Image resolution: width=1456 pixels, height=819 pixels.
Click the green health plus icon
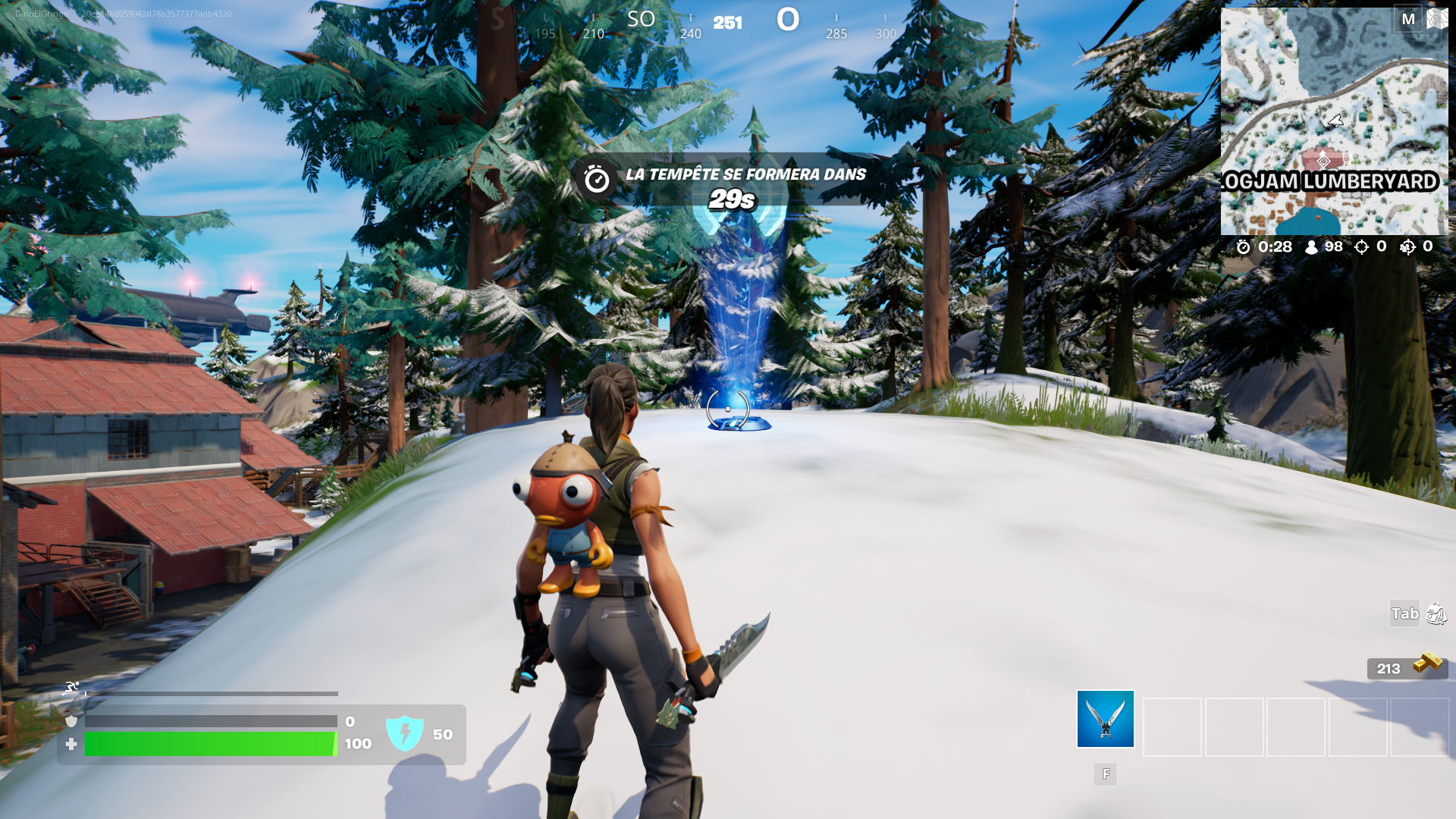click(71, 745)
